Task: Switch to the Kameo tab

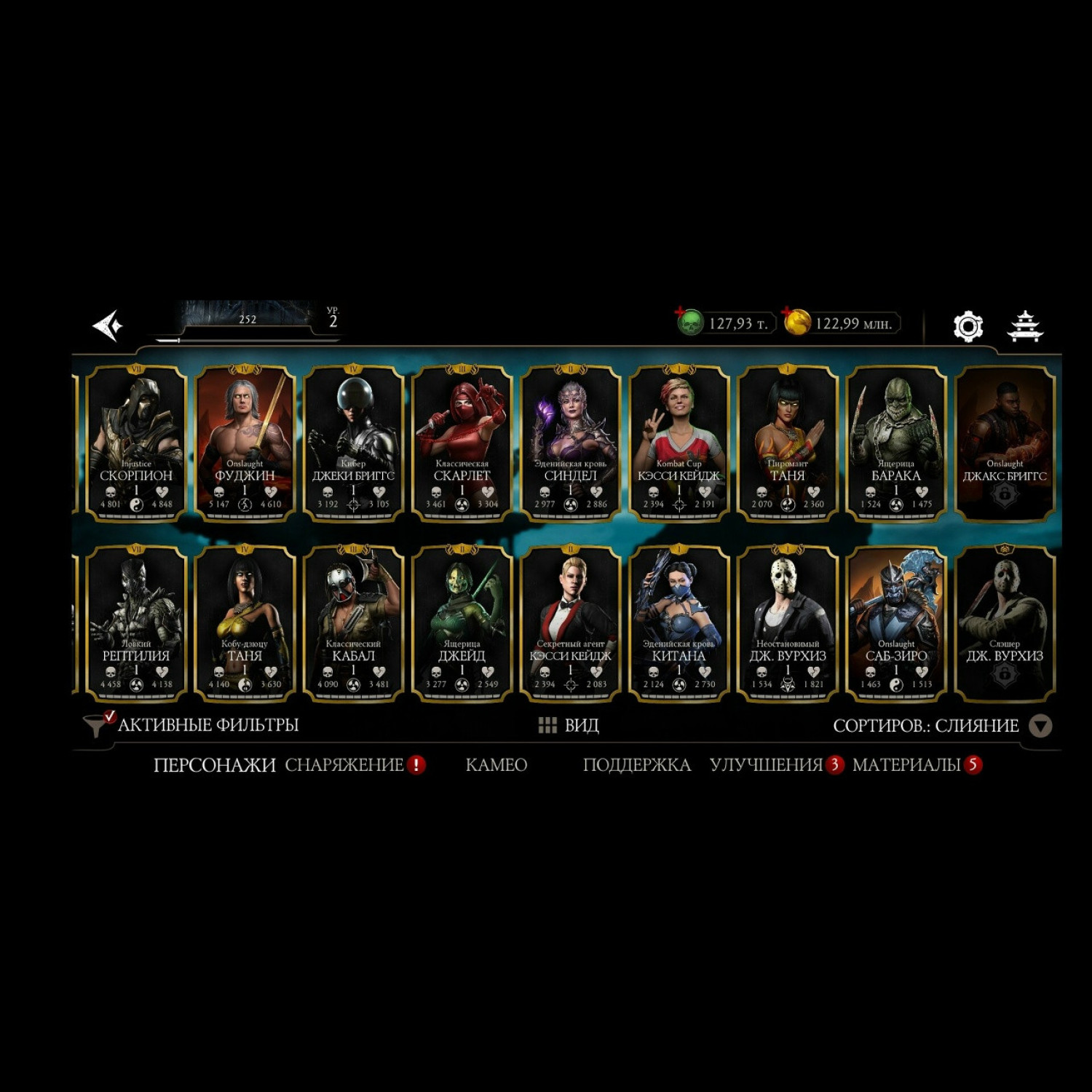Action: pos(496,765)
